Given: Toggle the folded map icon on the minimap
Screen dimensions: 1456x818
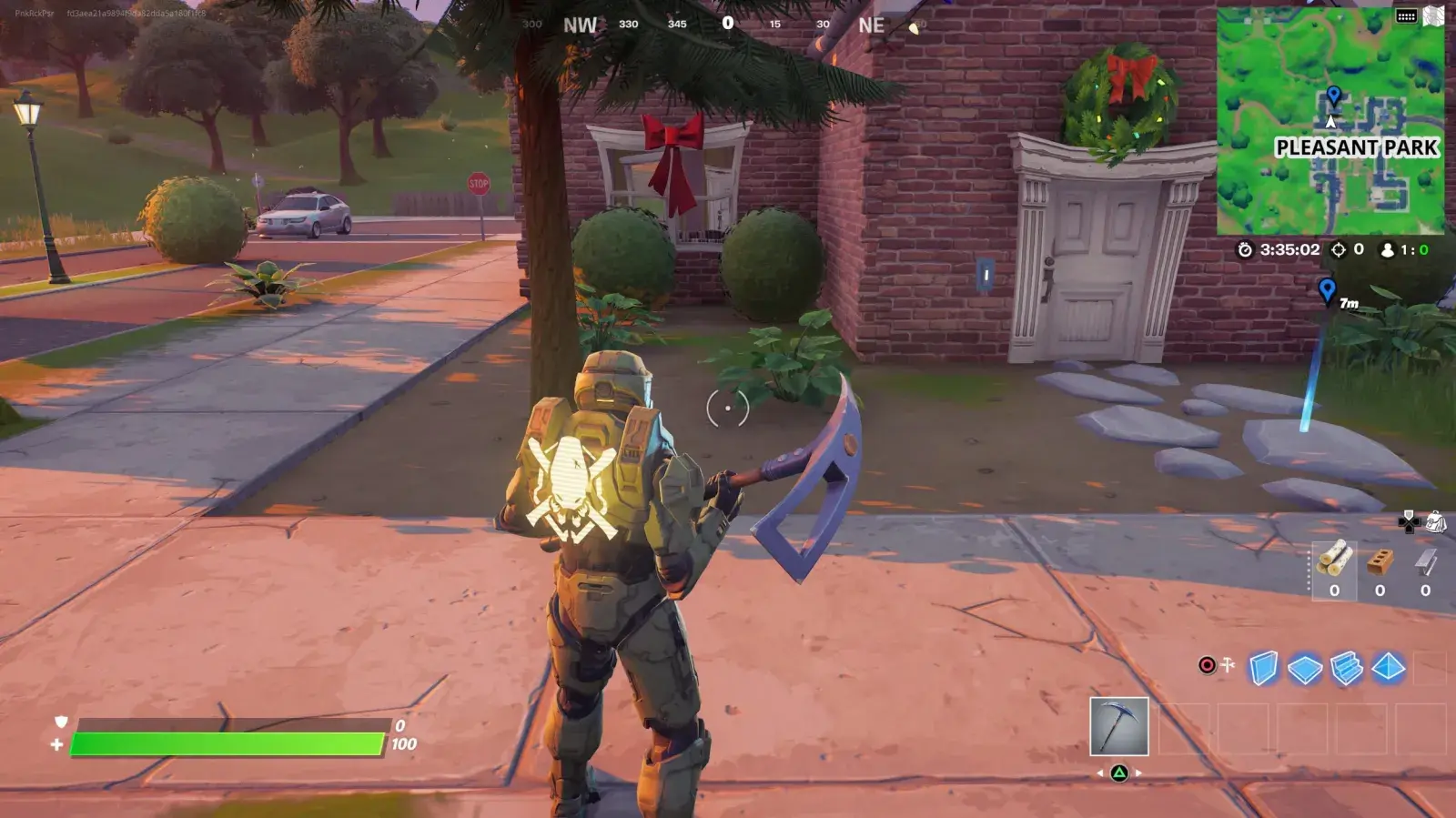Looking at the screenshot, I should (x=1433, y=16).
